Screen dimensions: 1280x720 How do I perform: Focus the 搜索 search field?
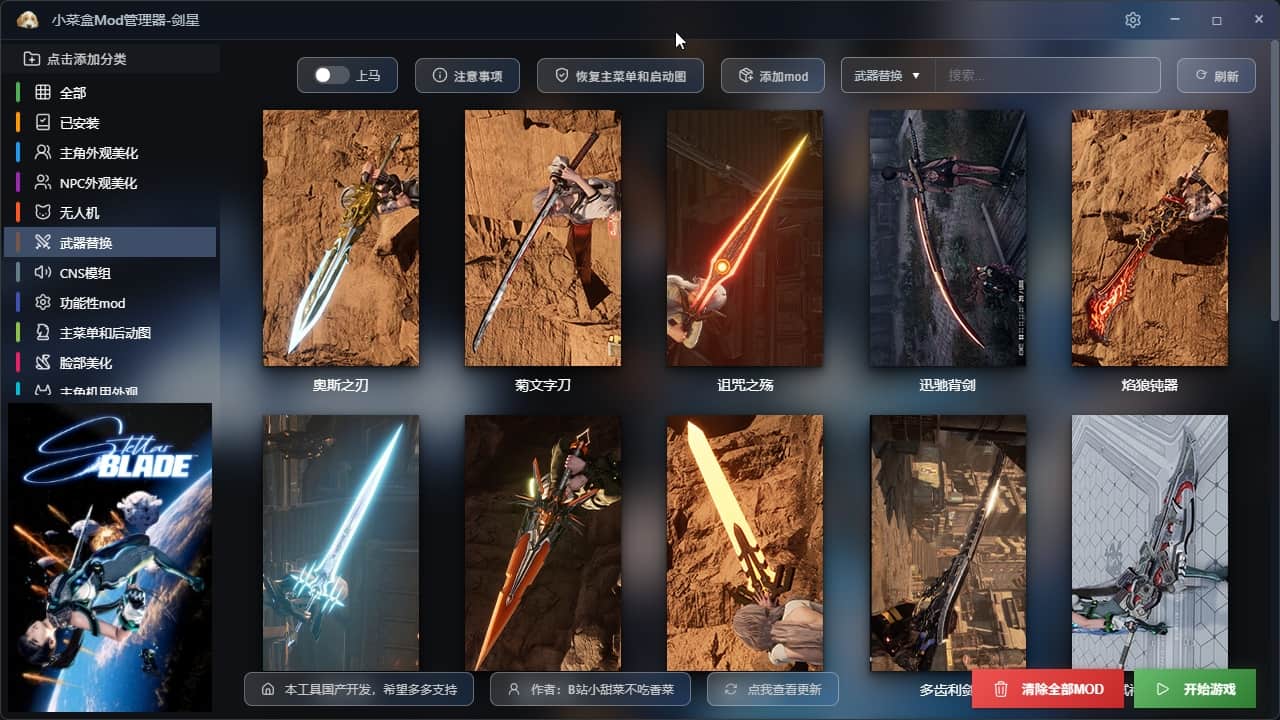point(1046,76)
